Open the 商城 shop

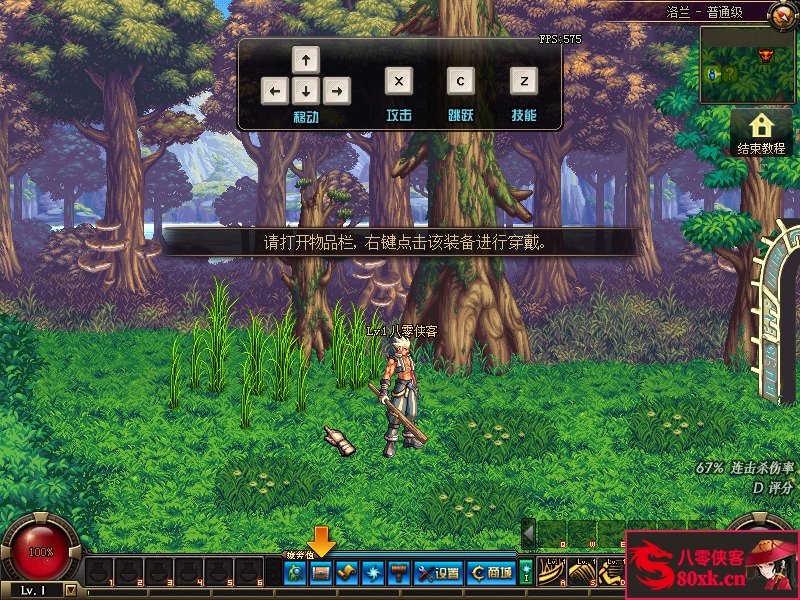492,573
